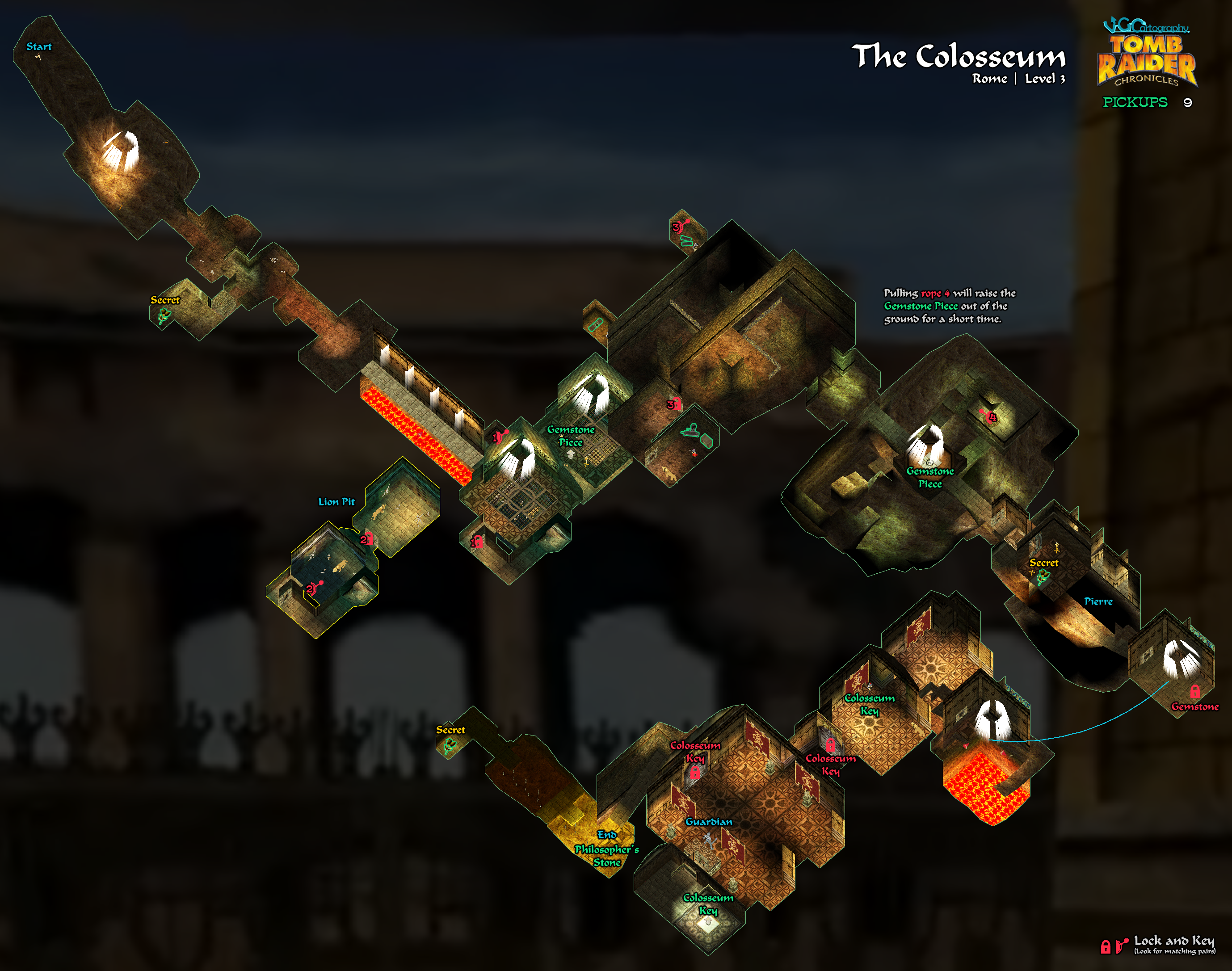Click the Lion Pit map label

(x=336, y=502)
